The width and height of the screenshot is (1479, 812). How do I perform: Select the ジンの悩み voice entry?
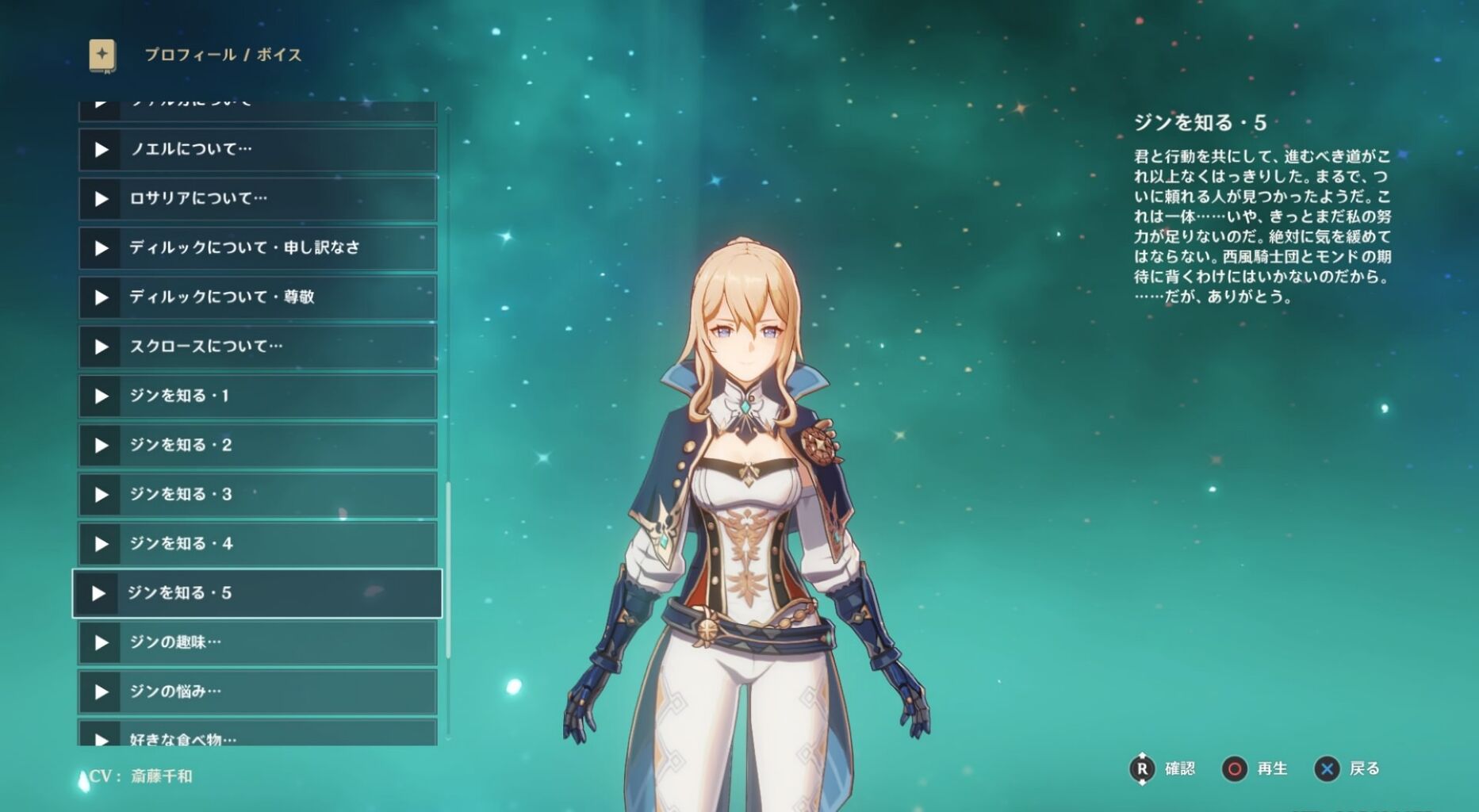[x=258, y=691]
